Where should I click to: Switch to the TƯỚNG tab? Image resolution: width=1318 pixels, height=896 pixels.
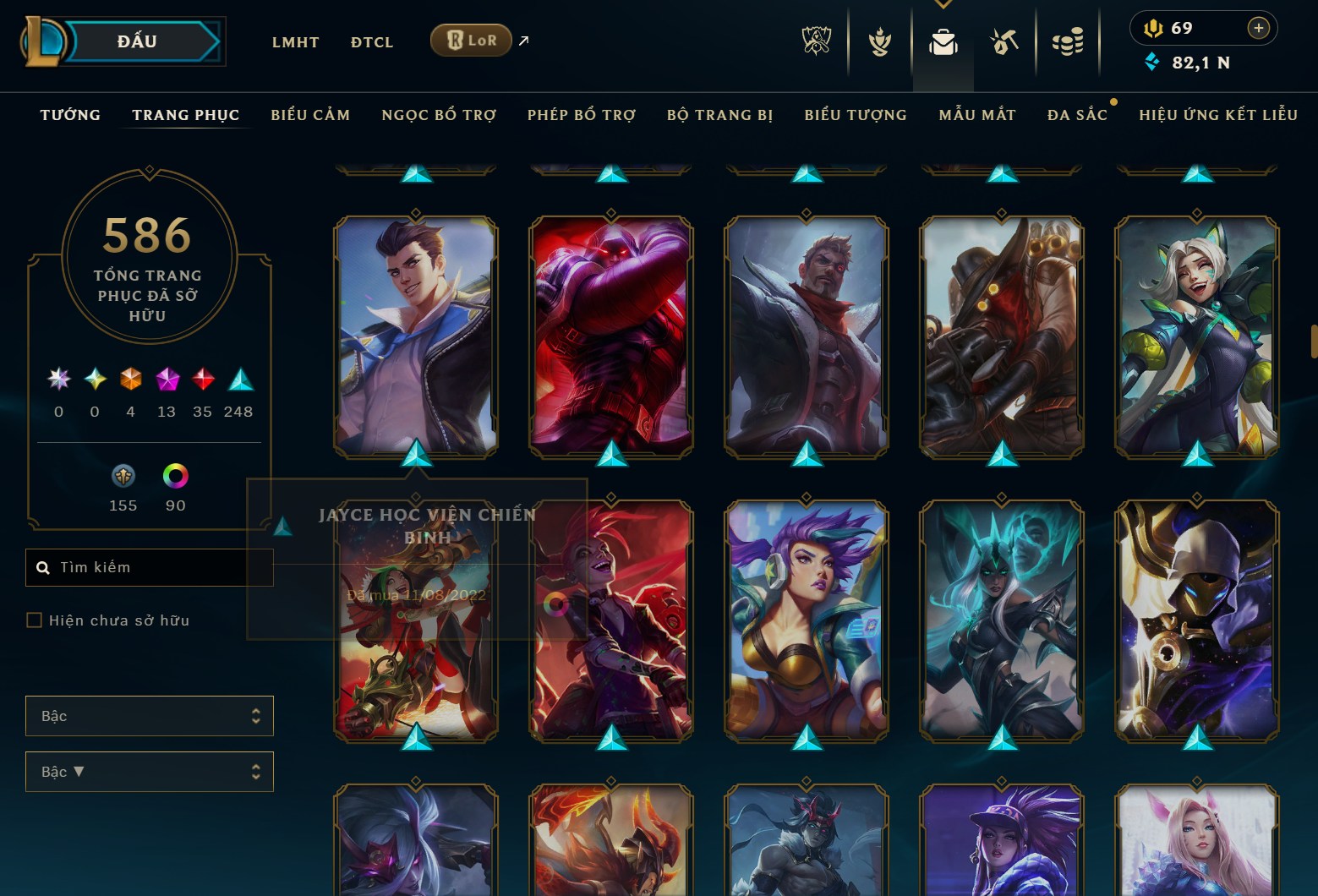click(69, 114)
